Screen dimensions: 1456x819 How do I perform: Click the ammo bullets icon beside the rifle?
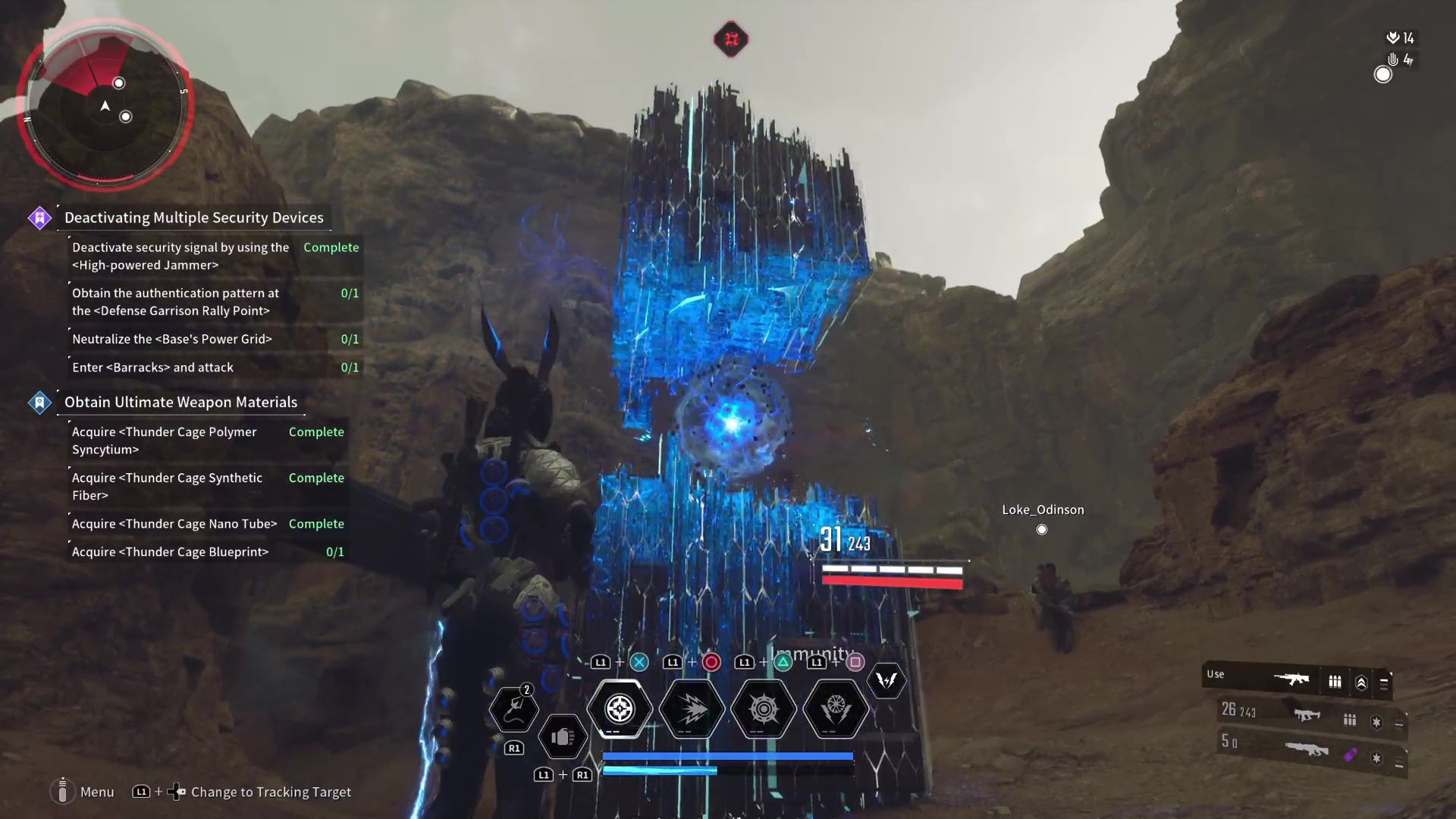coord(1335,680)
